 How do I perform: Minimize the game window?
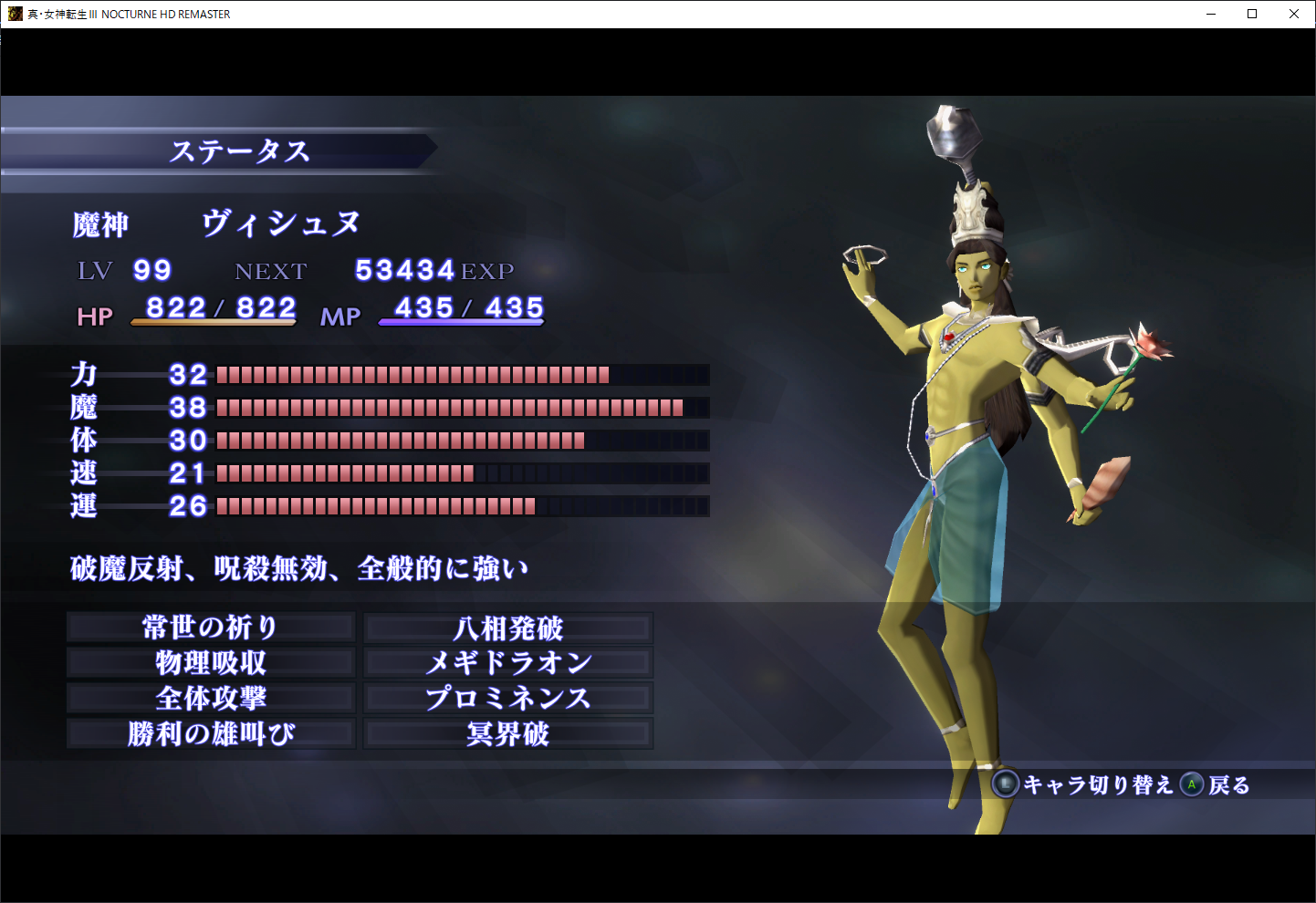point(1211,14)
